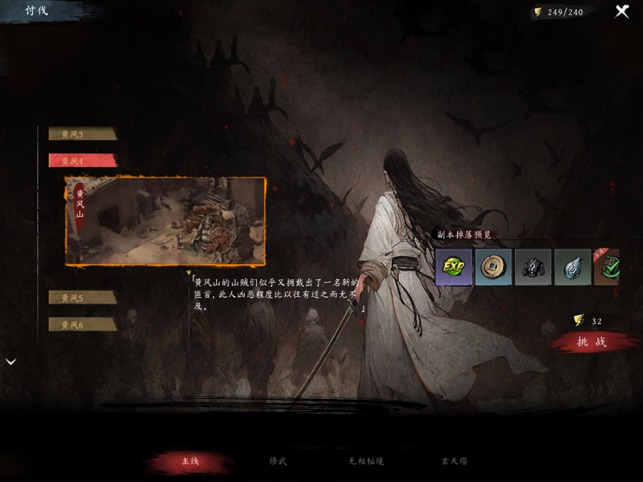Choose stage 黄风6
Image resolution: width=643 pixels, height=482 pixels.
tap(82, 325)
